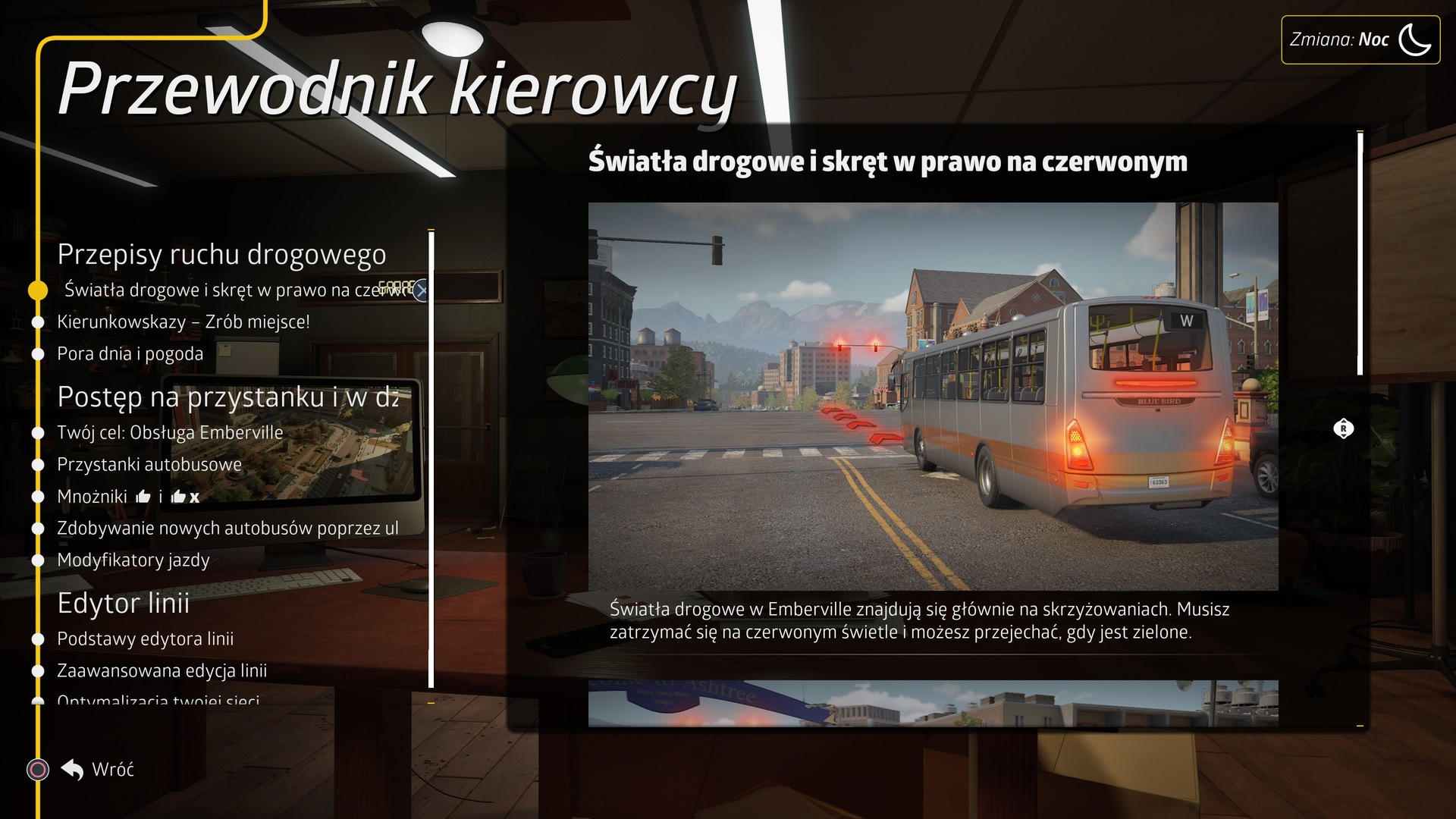Click the yellow dot marking the active topic
The width and height of the screenshot is (1456, 819).
(x=36, y=289)
